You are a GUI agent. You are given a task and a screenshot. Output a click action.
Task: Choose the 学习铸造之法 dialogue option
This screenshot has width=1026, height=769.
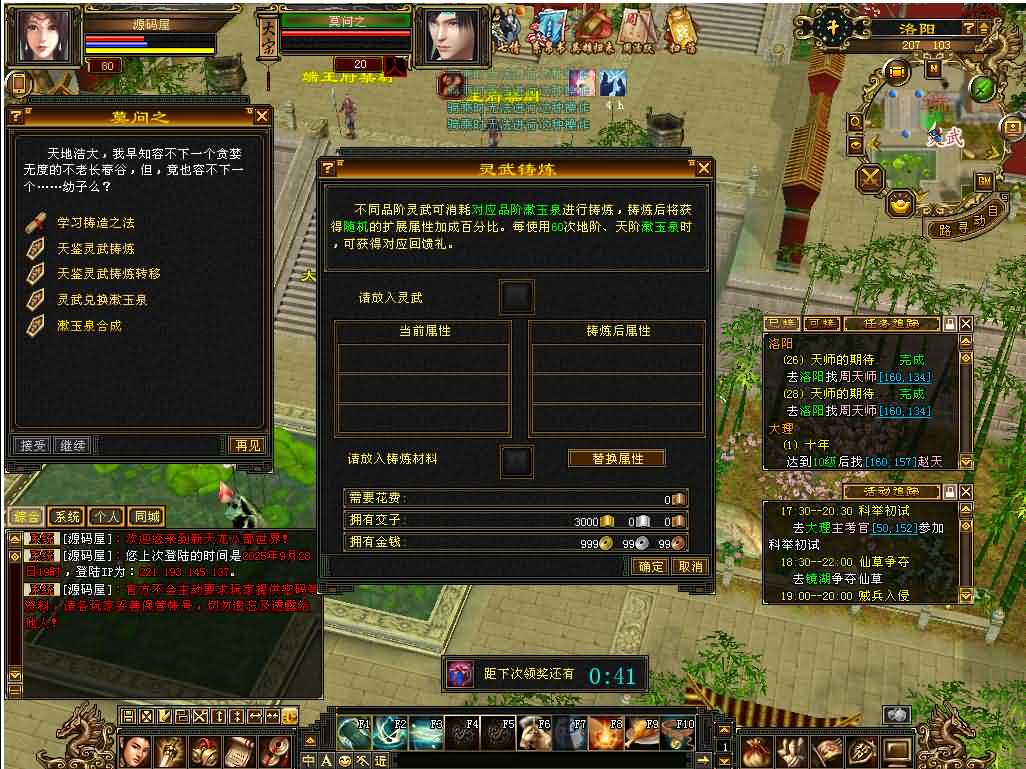click(x=95, y=222)
